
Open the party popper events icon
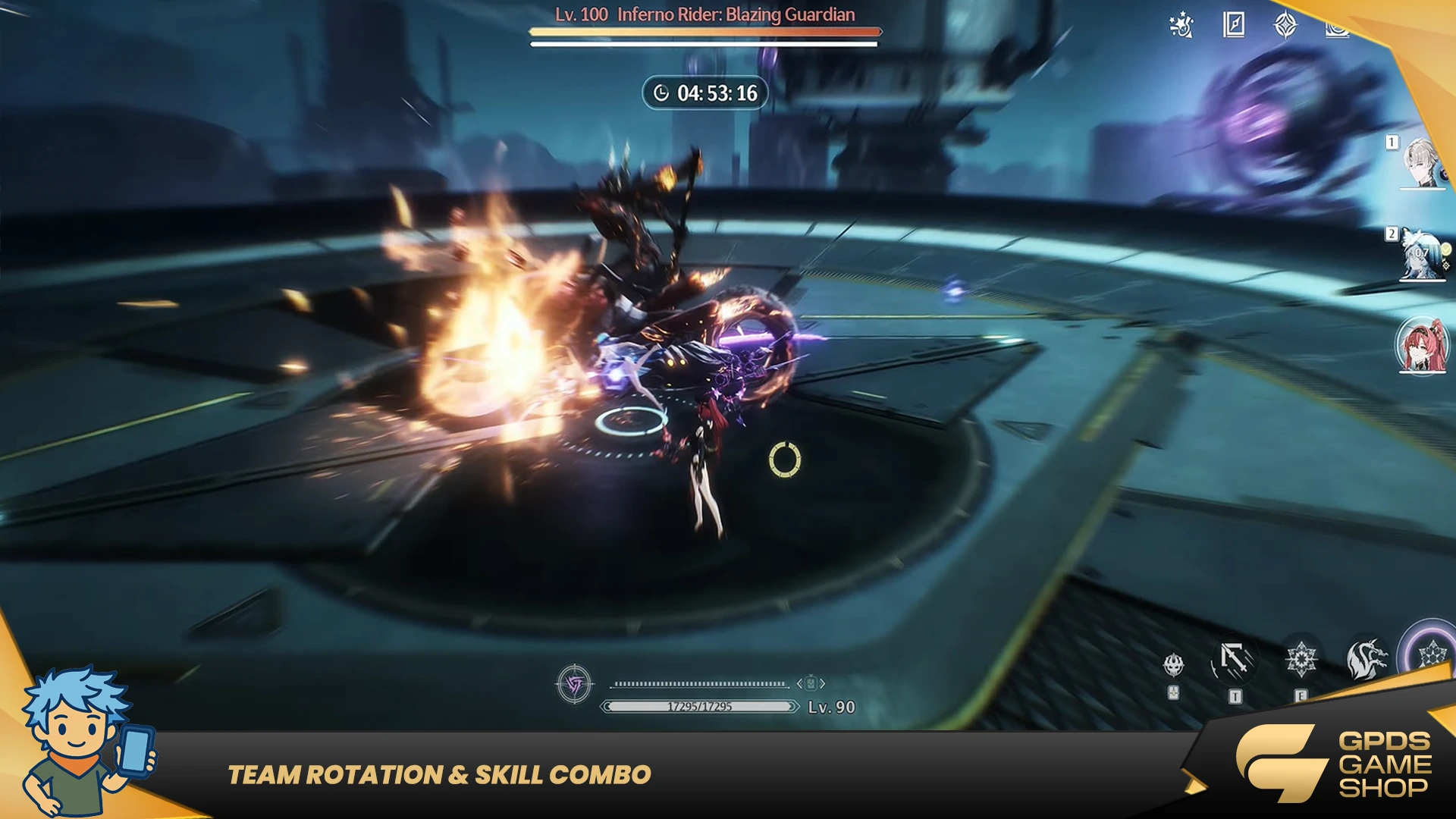tap(1181, 25)
